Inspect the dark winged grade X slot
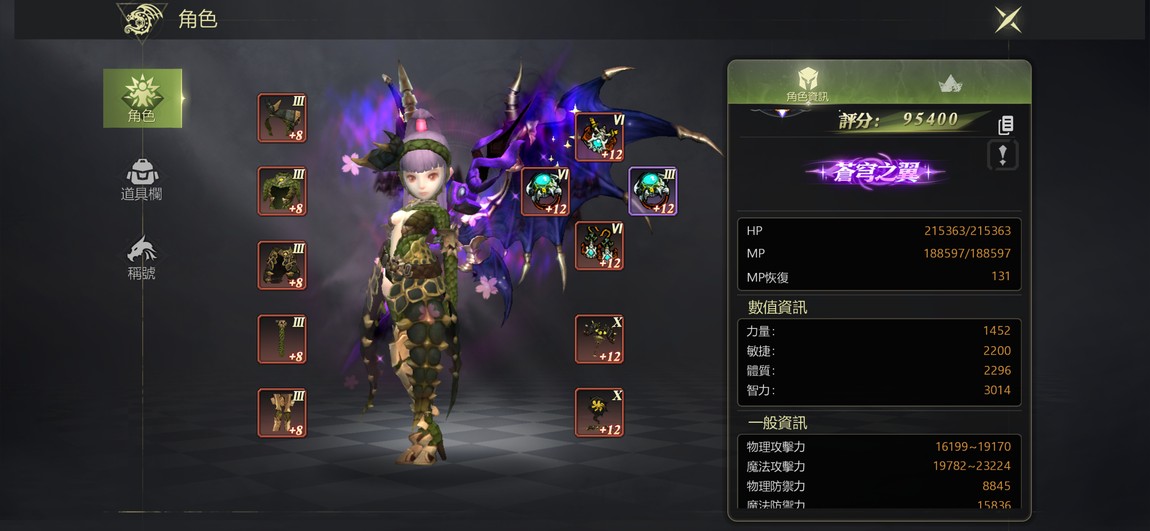 click(599, 339)
